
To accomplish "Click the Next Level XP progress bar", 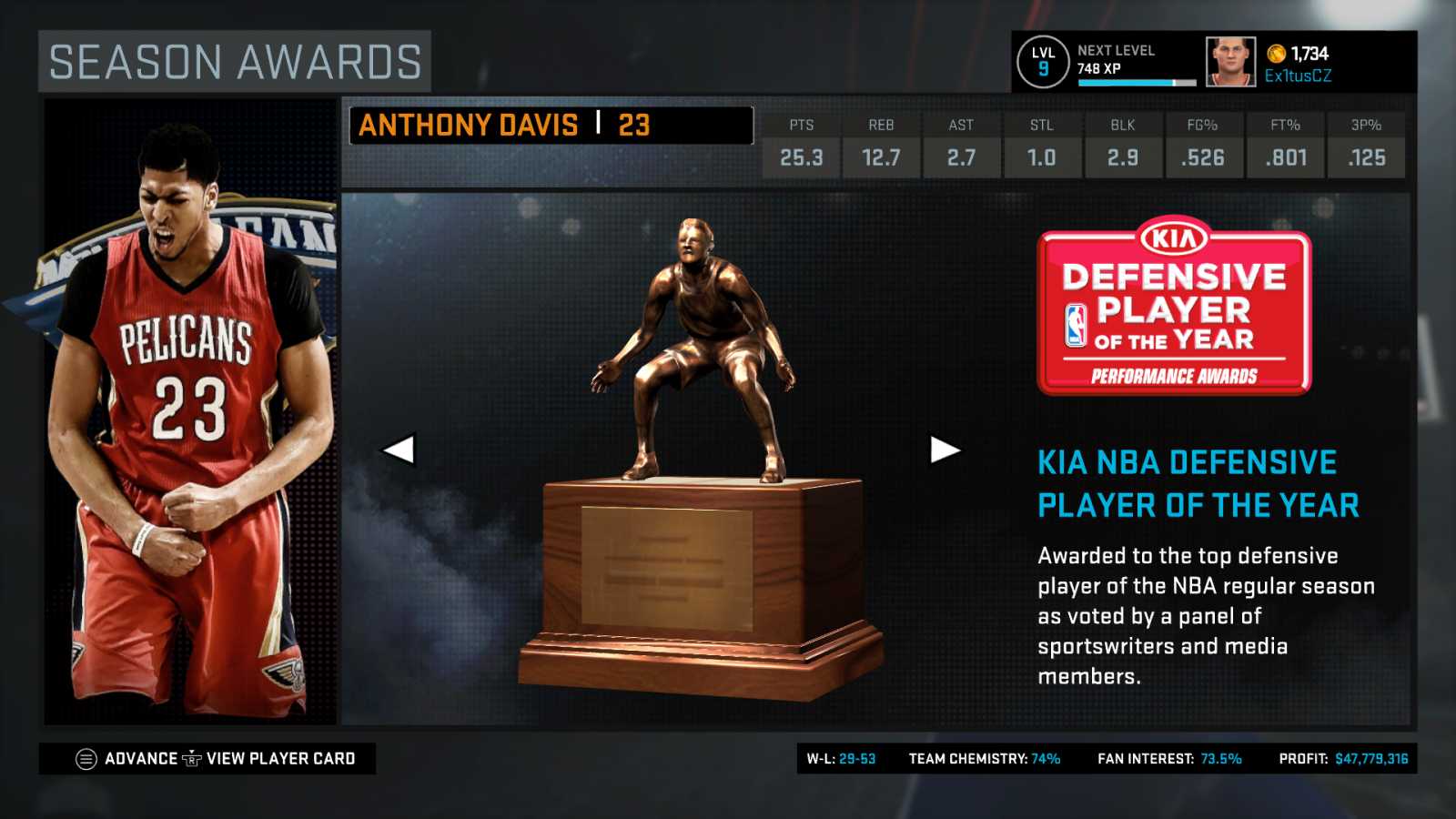I will click(1136, 83).
